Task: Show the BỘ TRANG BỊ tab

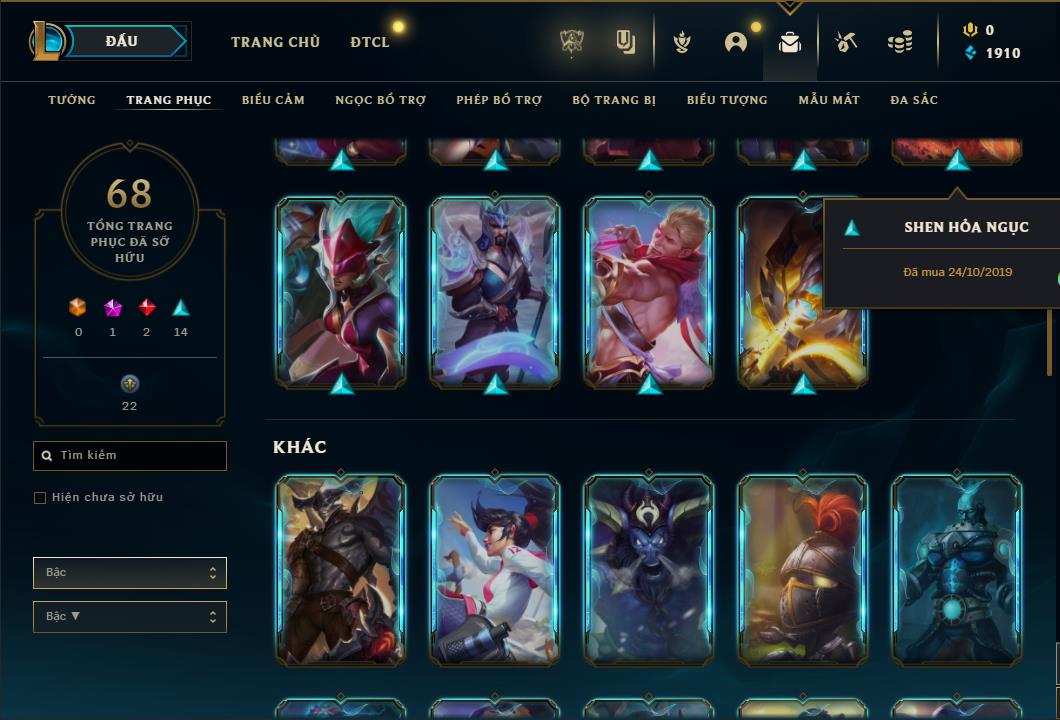Action: (614, 100)
